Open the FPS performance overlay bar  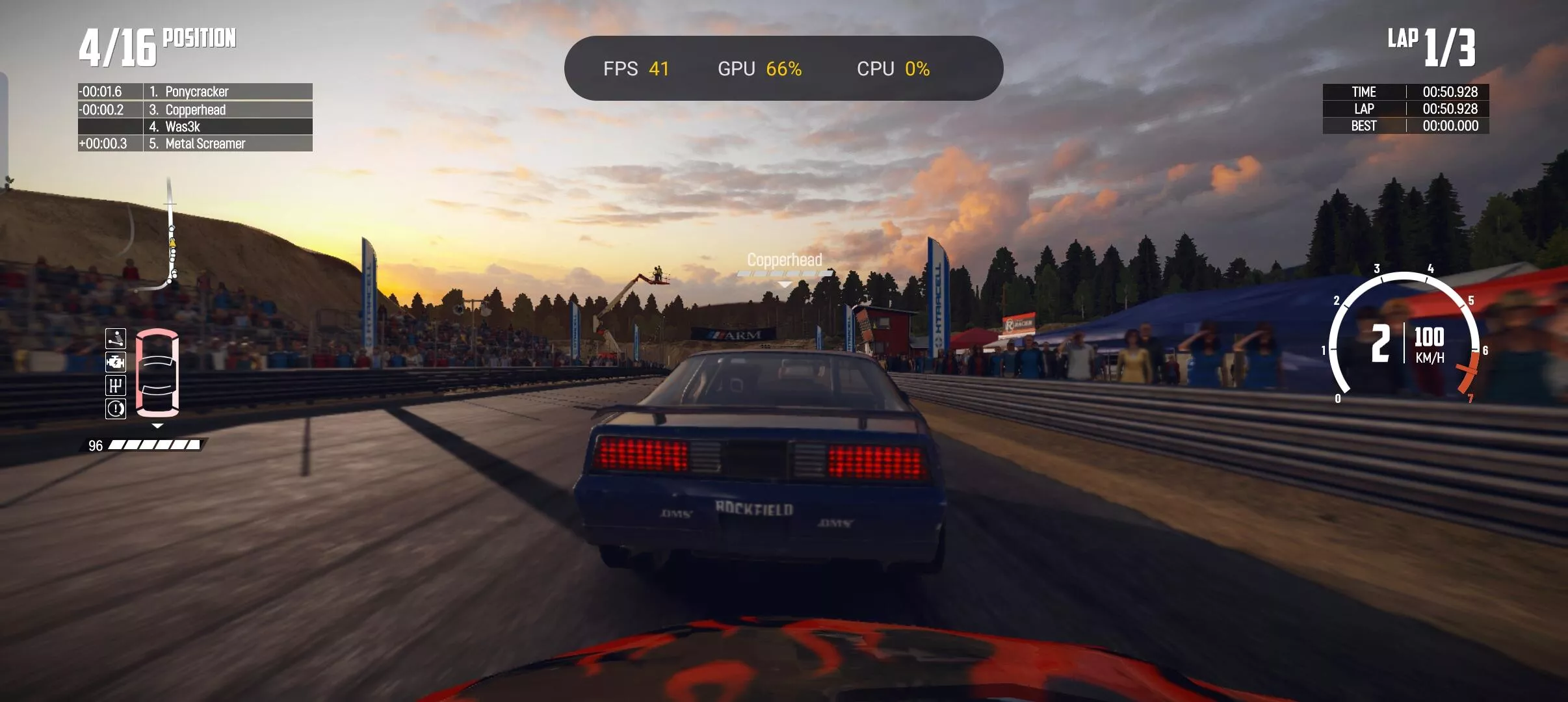pos(783,68)
